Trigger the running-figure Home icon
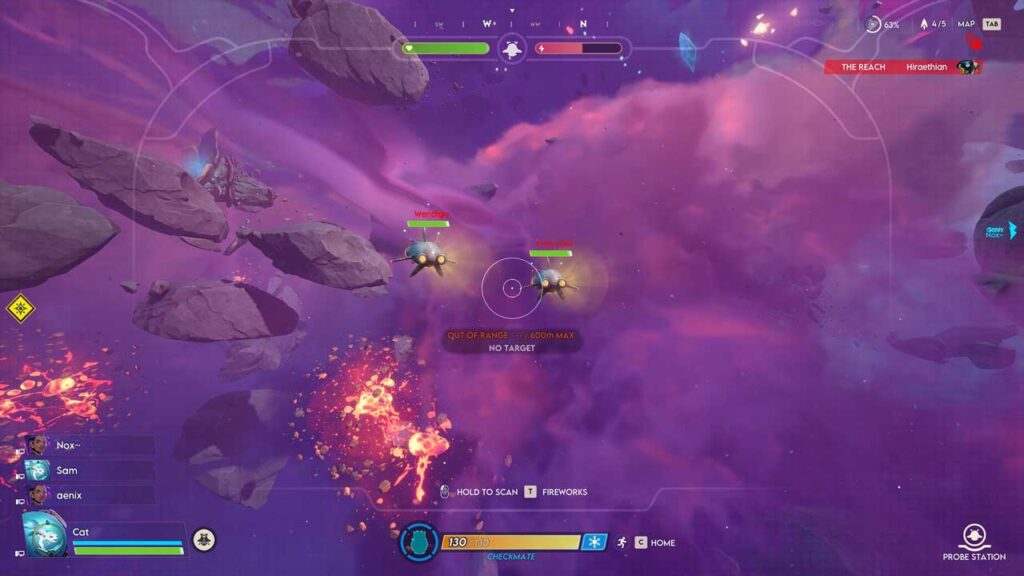This screenshot has height=576, width=1024. 621,542
